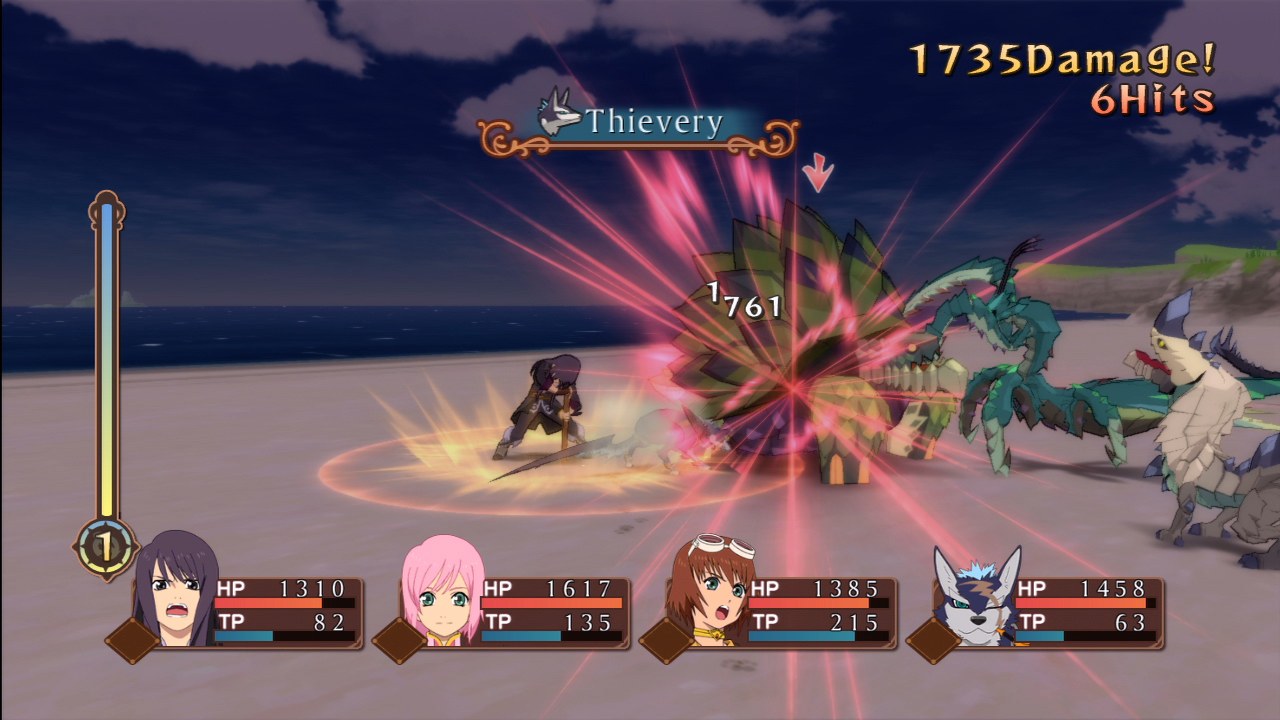Image resolution: width=1280 pixels, height=720 pixels.
Task: Click the 1735 Damage counter
Action: (x=1060, y=57)
